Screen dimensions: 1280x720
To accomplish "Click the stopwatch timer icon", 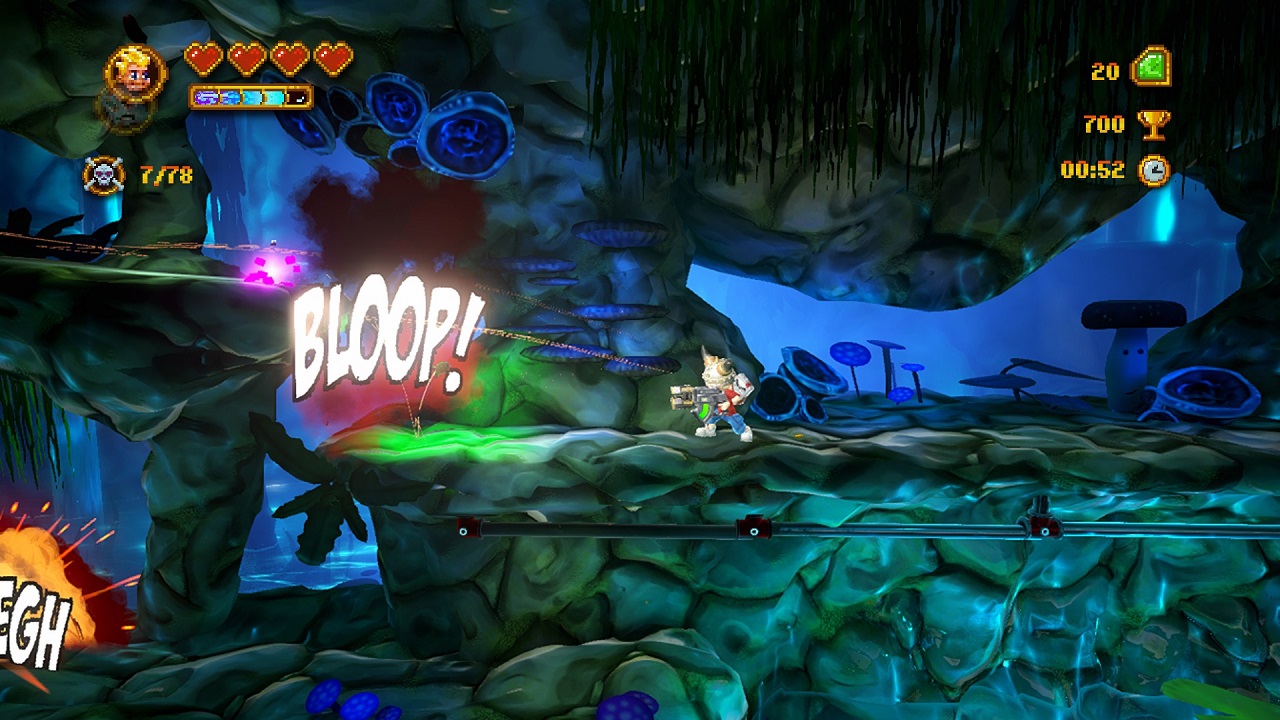I will 1154,170.
